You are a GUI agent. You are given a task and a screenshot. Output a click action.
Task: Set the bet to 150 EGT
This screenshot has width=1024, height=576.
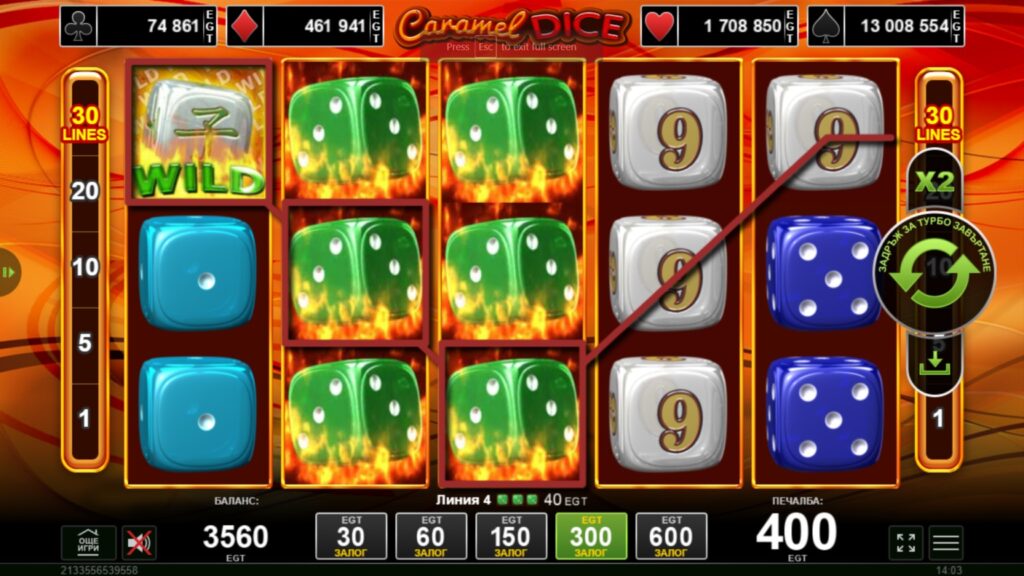[511, 537]
